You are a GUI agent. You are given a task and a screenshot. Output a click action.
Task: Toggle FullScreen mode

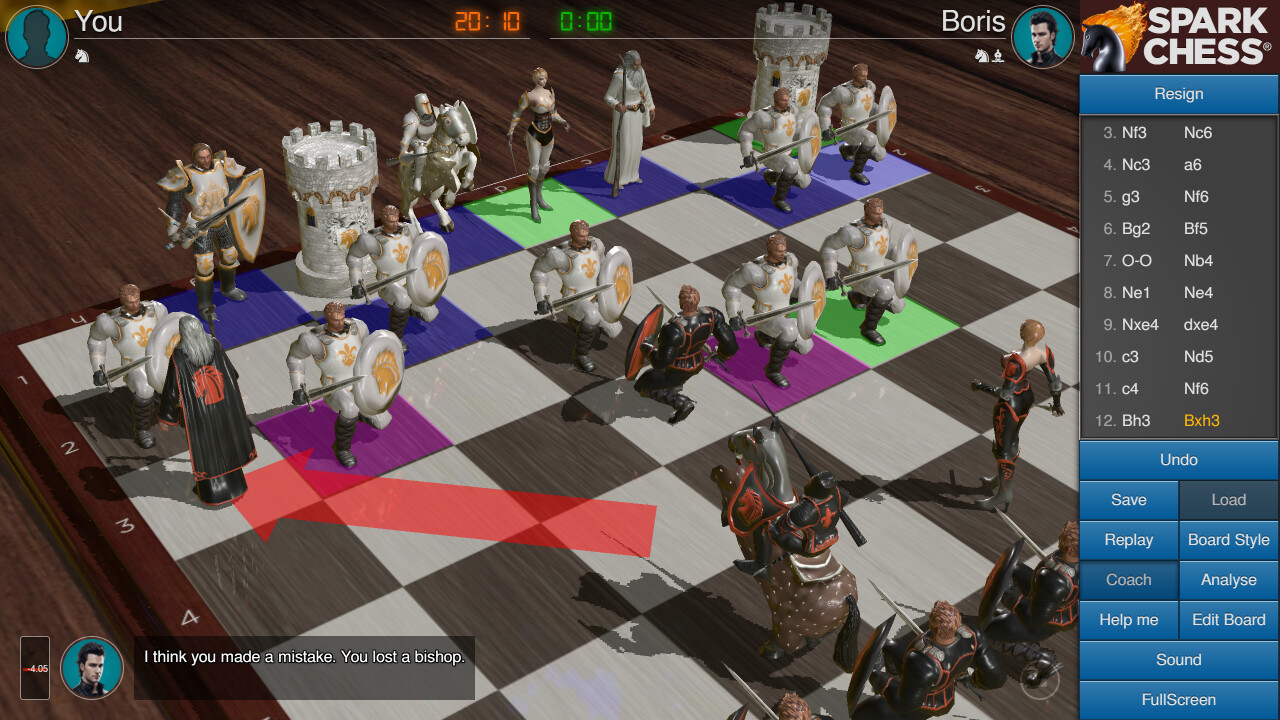click(1178, 700)
